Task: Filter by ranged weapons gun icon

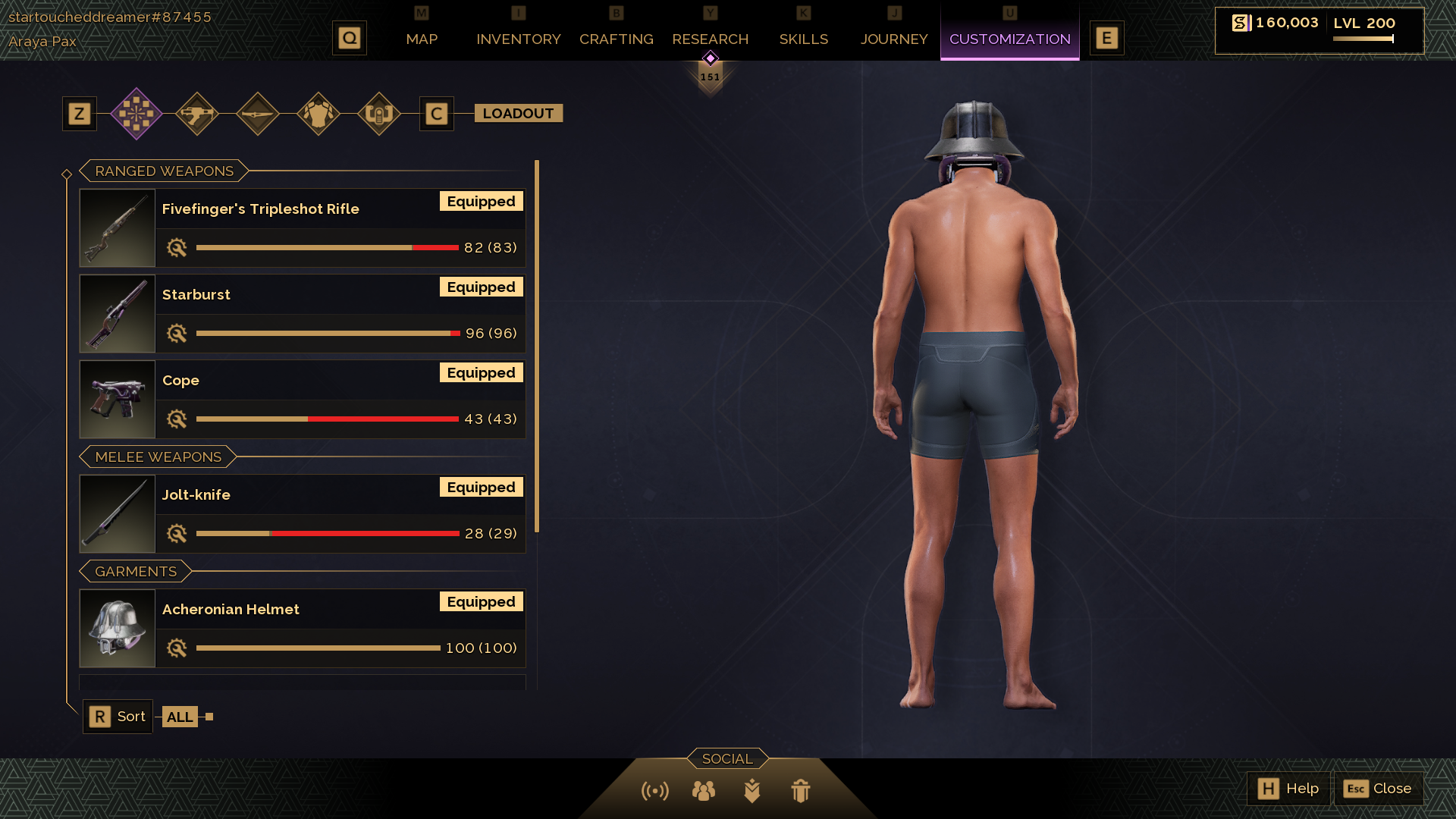Action: coord(197,114)
